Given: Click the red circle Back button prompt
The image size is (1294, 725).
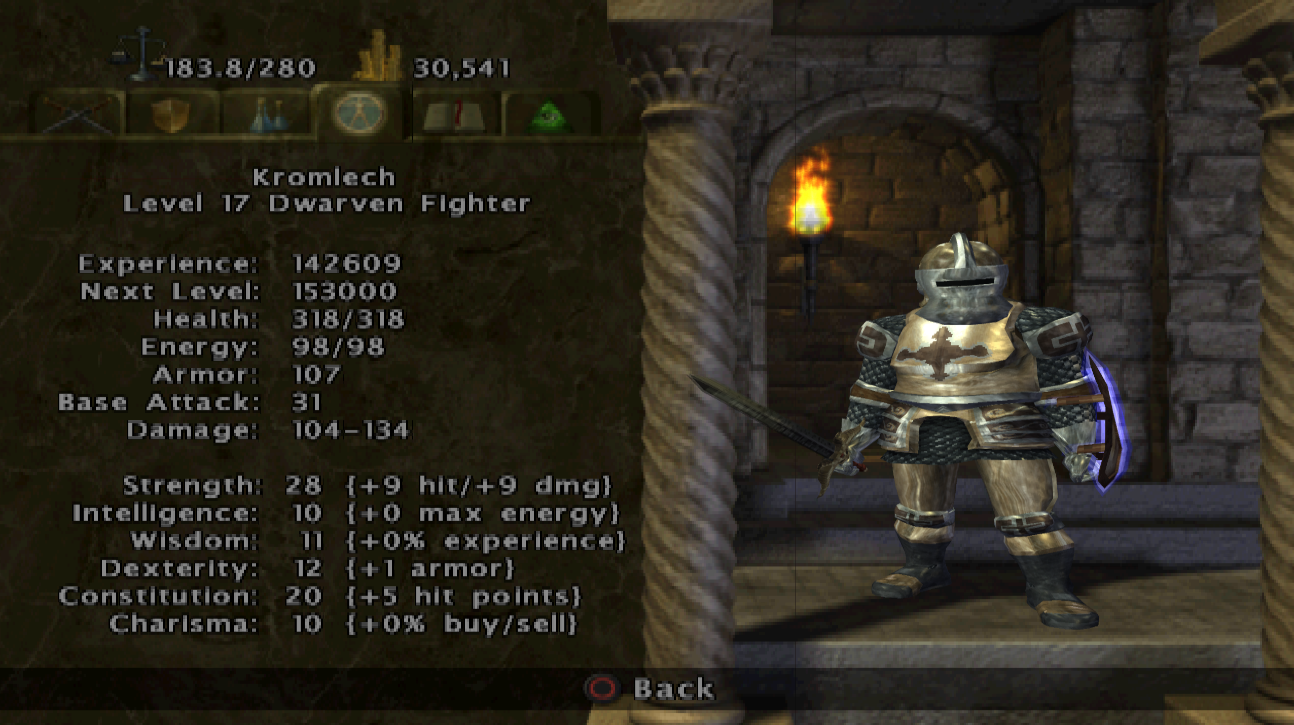Looking at the screenshot, I should (x=601, y=689).
